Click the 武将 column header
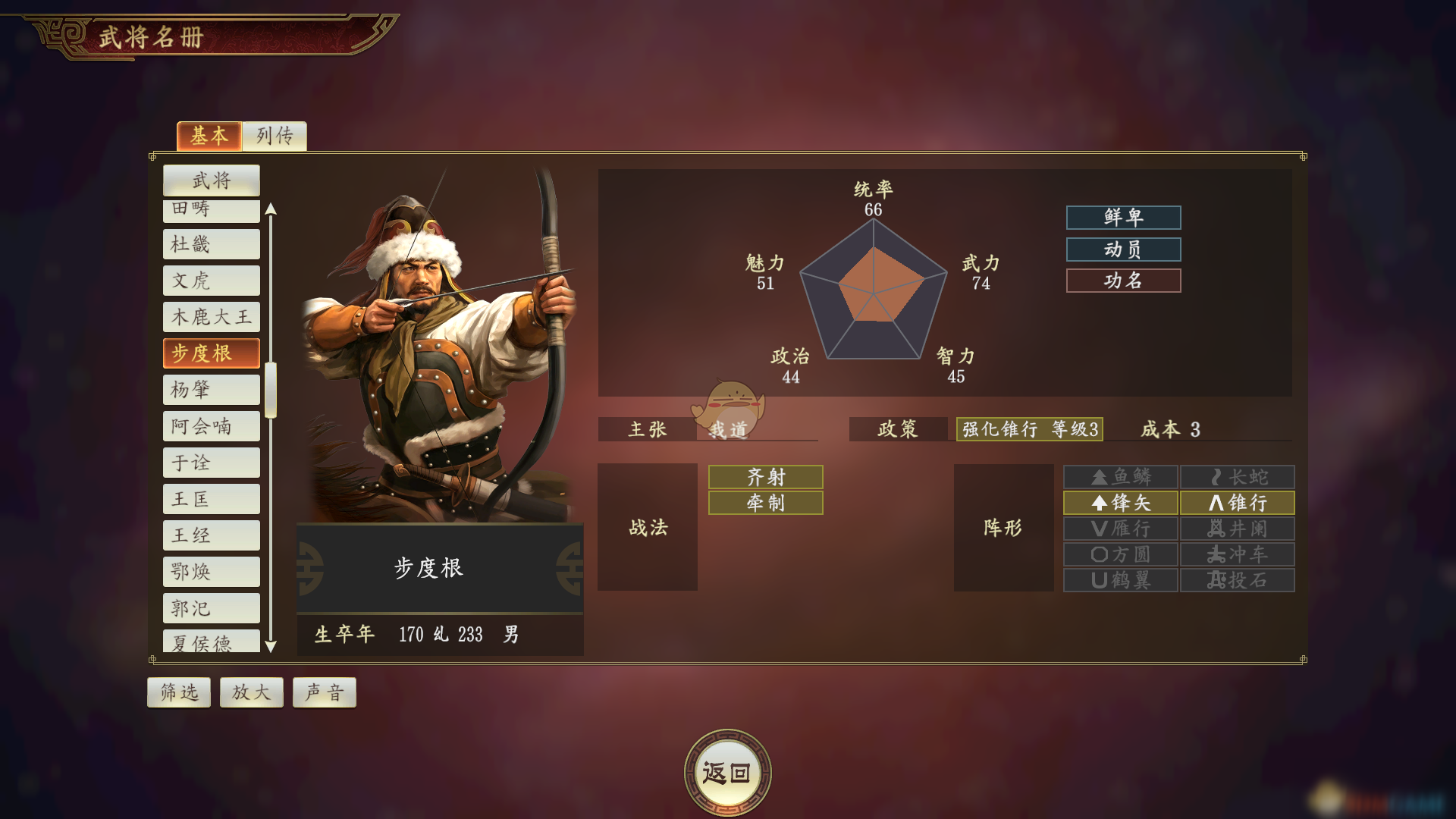 tap(211, 180)
